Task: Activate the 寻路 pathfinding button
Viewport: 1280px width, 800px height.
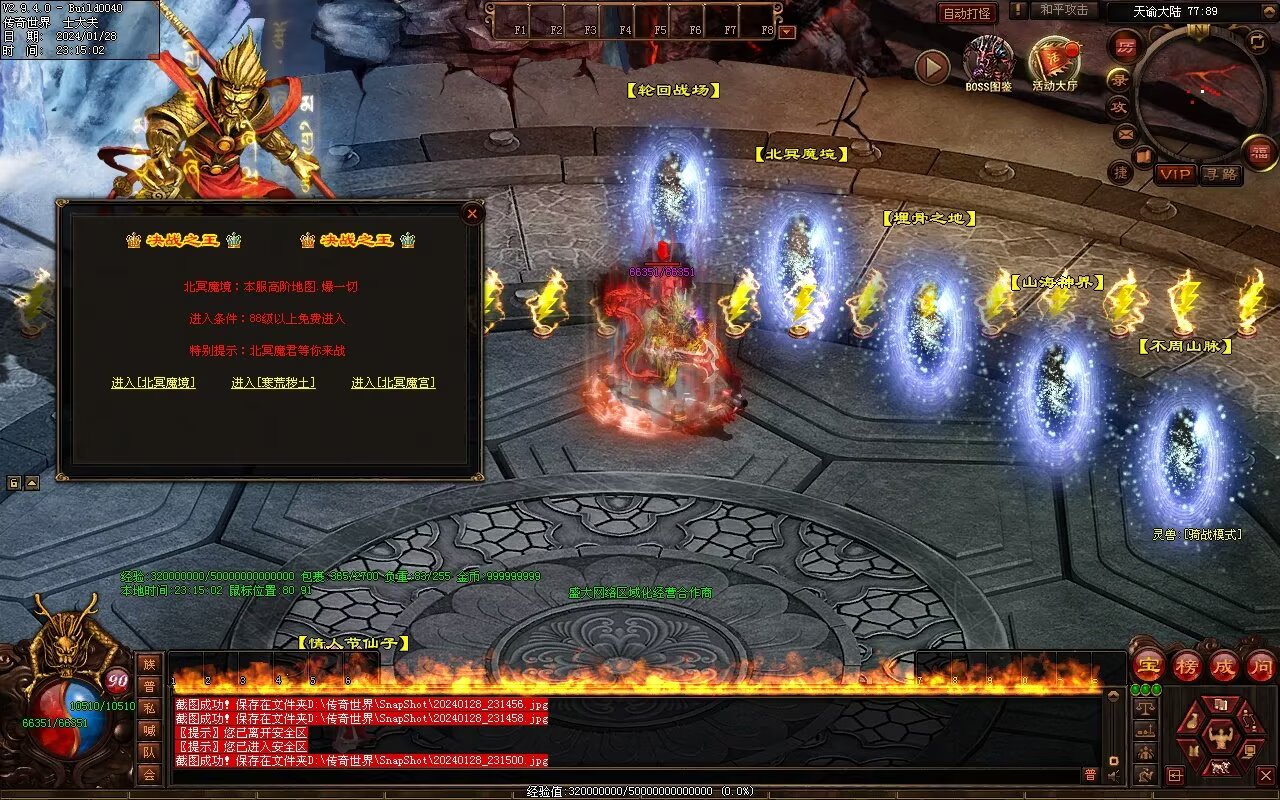Action: (1220, 174)
